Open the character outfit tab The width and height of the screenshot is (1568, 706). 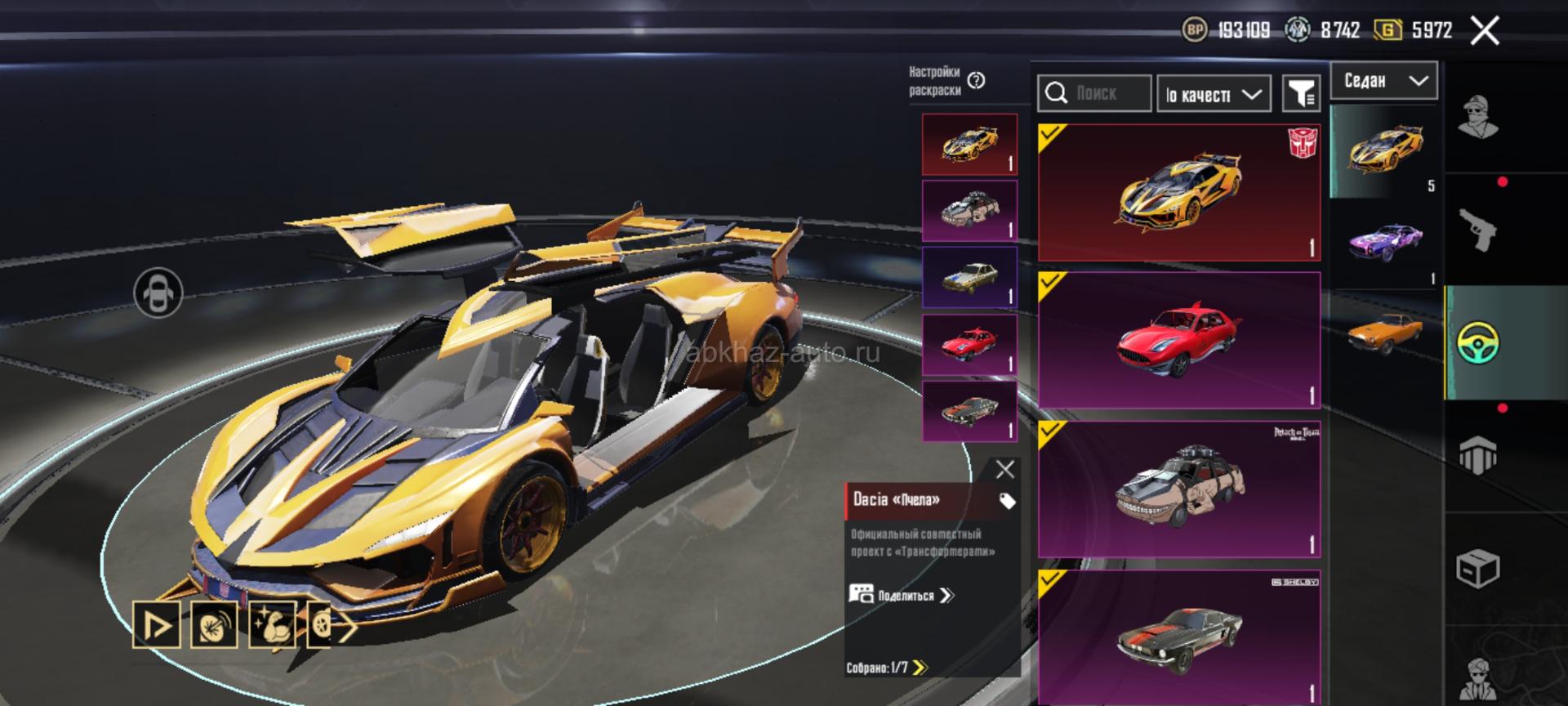1478,118
